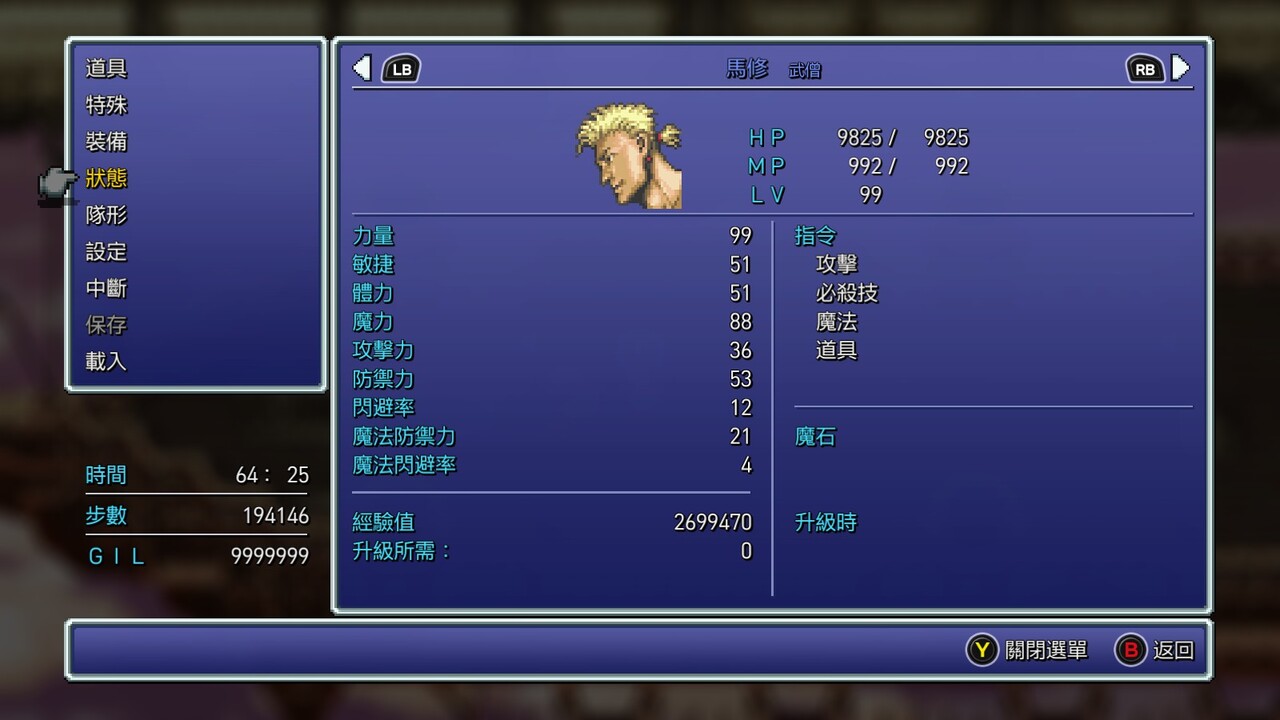The width and height of the screenshot is (1280, 720).
Task: Select the 道具 command under 指令
Action: coord(837,351)
